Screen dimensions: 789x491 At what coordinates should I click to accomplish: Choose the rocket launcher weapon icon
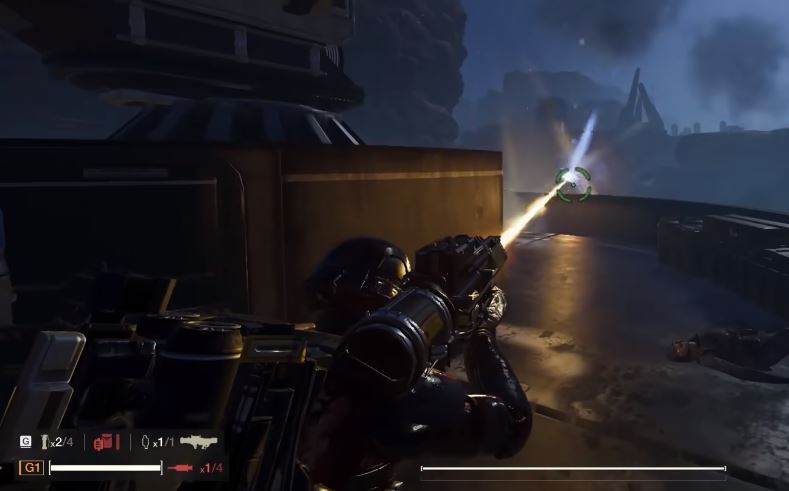point(197,441)
